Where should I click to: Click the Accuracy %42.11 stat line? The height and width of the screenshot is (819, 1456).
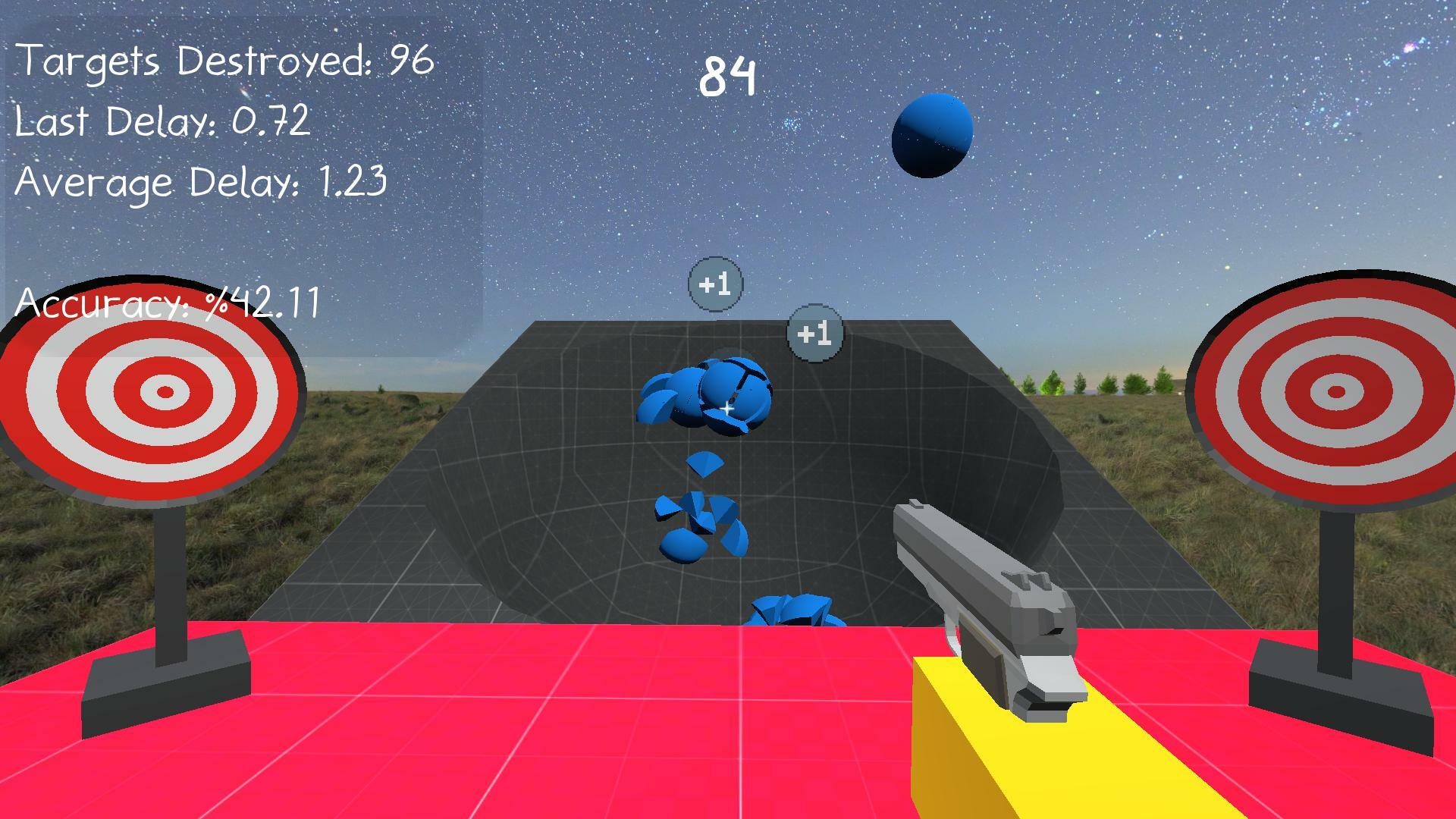click(168, 303)
